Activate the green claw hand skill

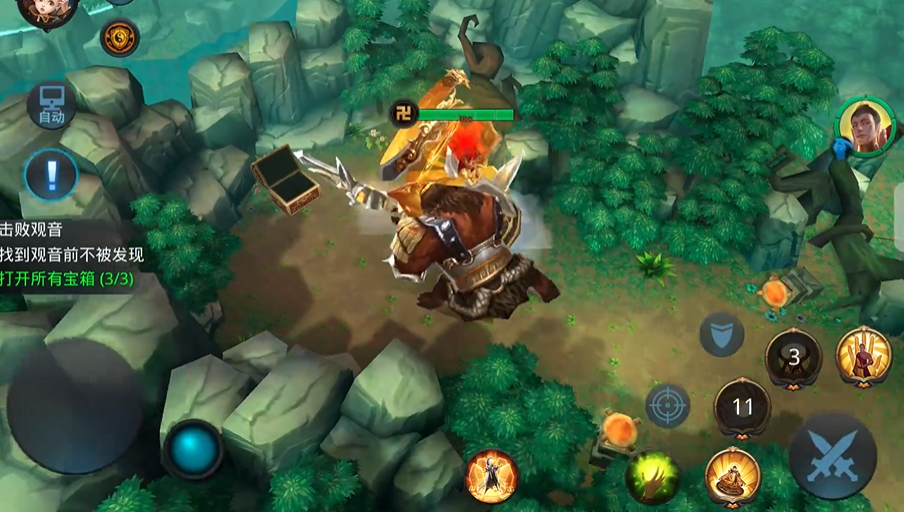pos(652,477)
